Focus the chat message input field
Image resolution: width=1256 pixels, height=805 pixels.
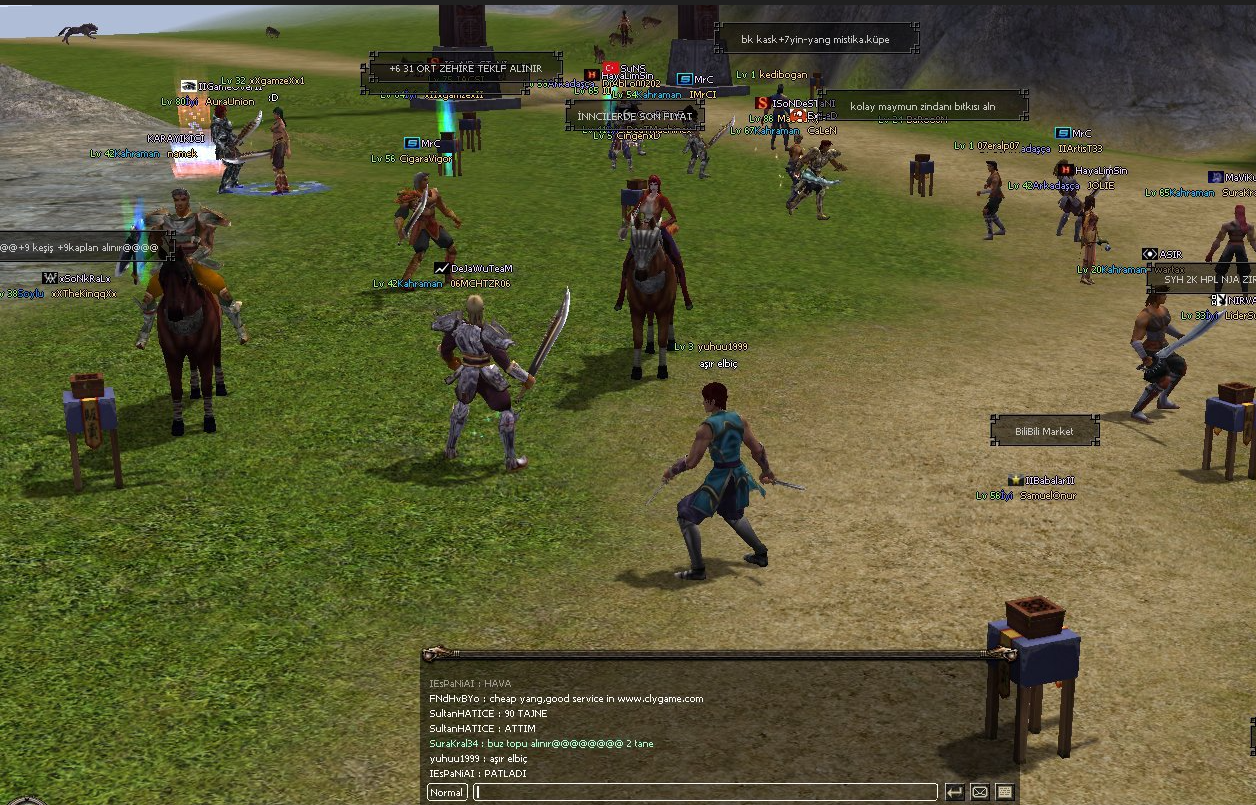(x=706, y=792)
